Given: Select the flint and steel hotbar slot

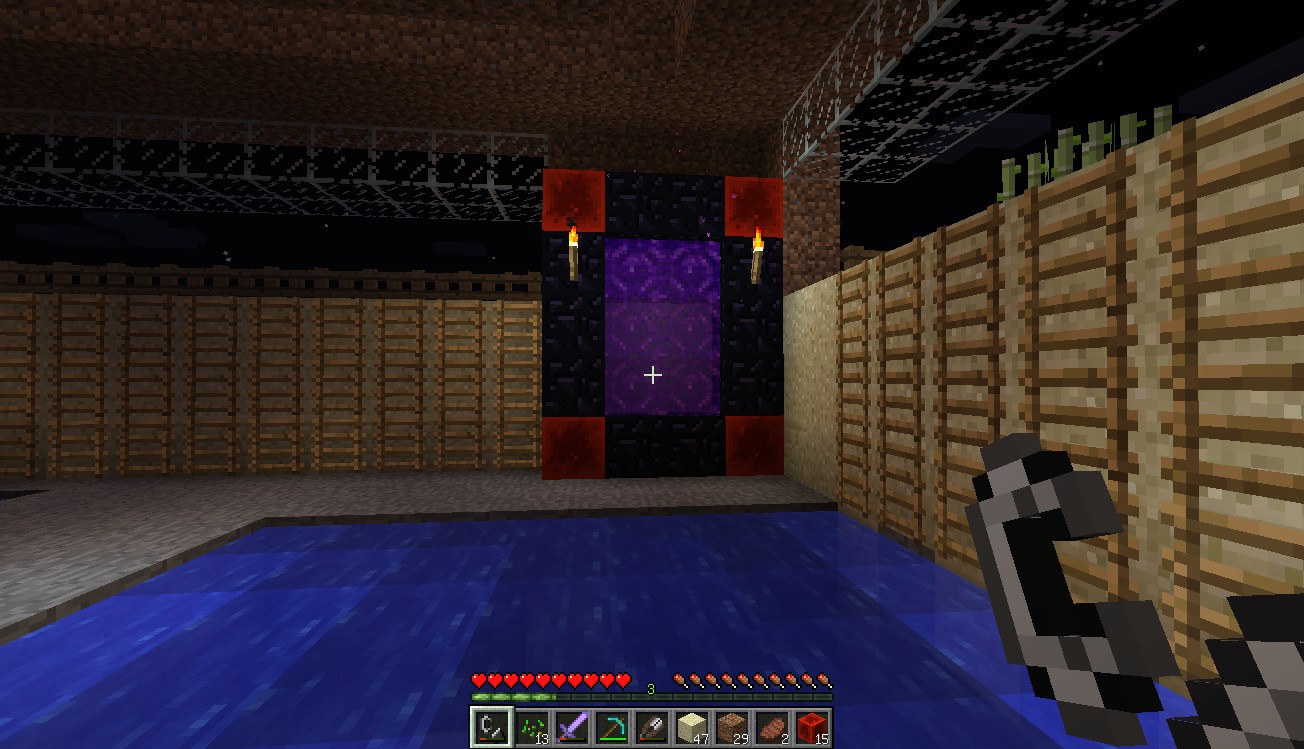Looking at the screenshot, I should coord(491,727).
